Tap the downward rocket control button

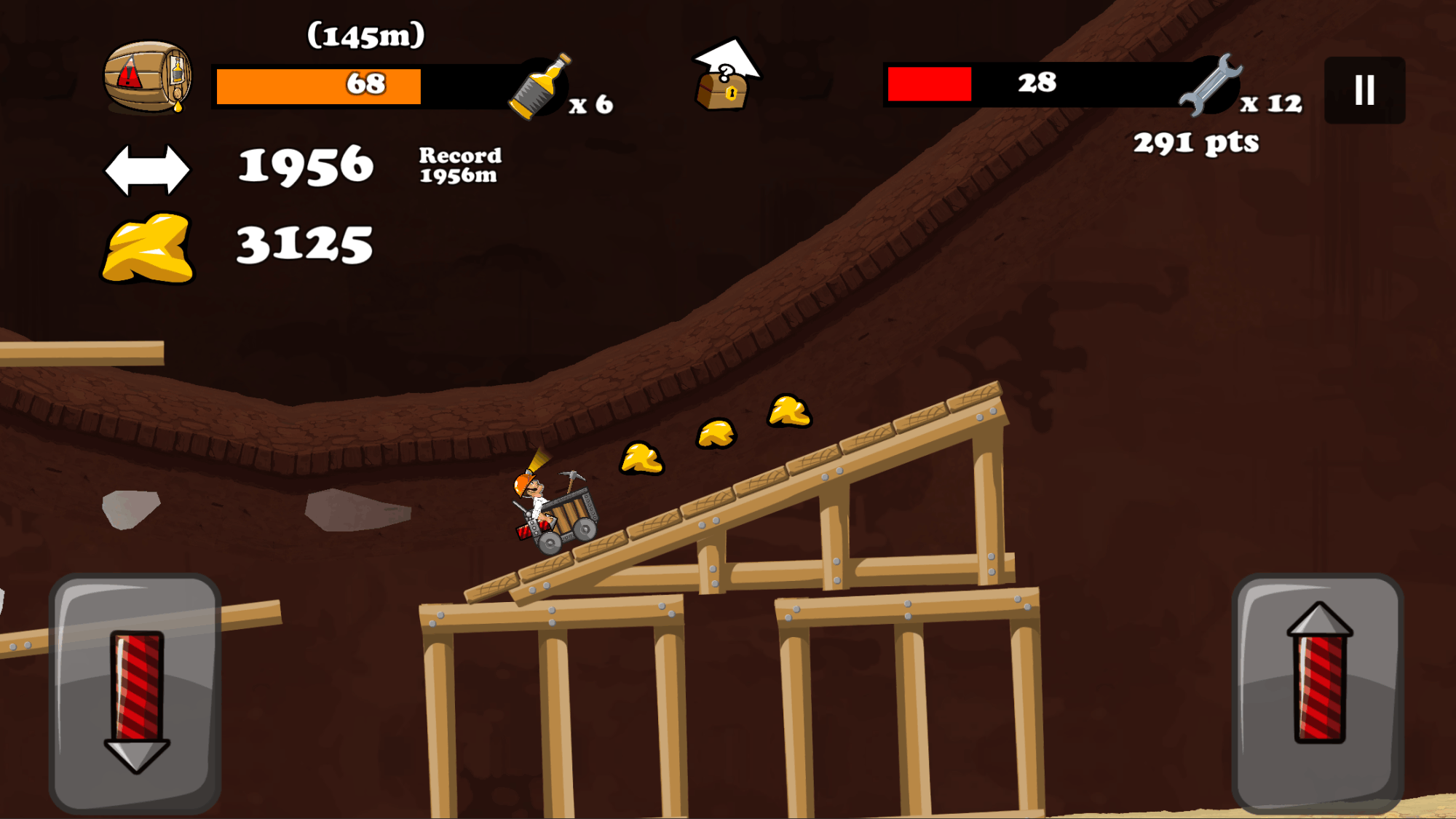click(x=135, y=693)
